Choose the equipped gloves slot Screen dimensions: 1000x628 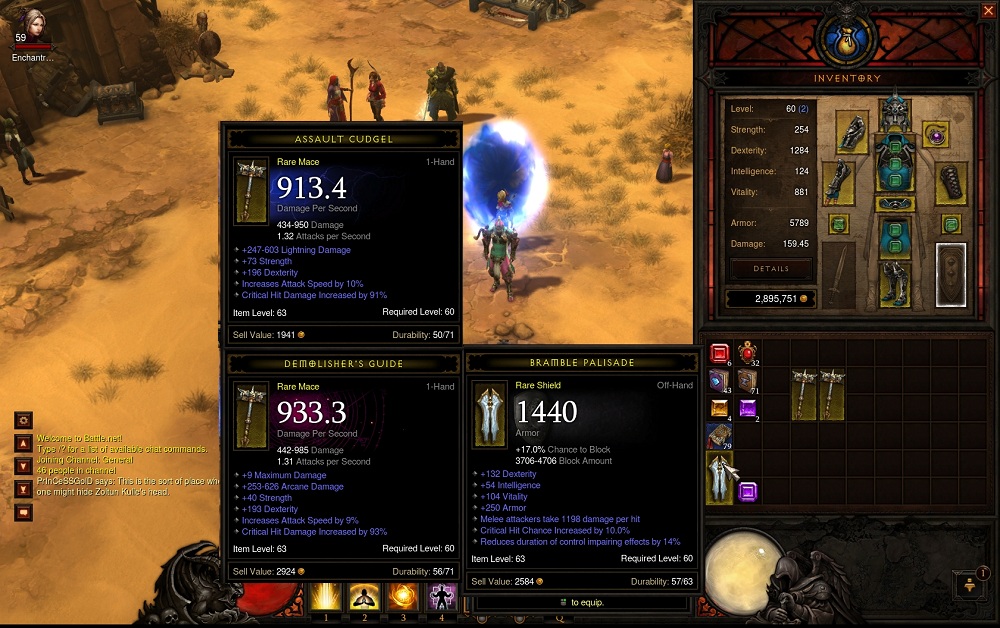[838, 183]
